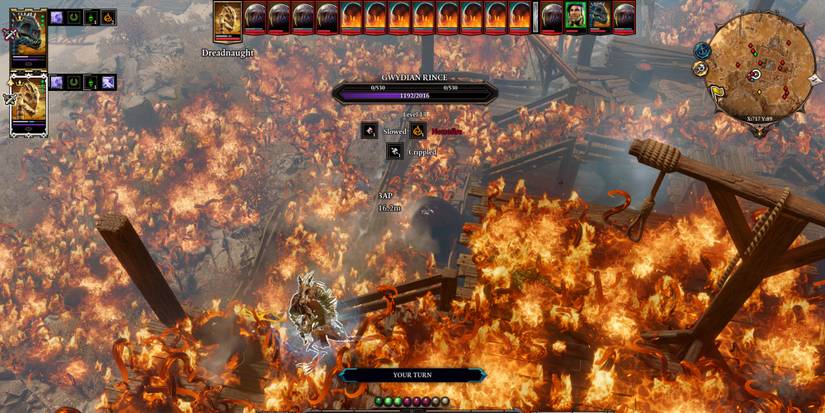Select the green-framed human portrait in turn order
Image resolution: width=825 pixels, height=413 pixels.
coord(574,17)
